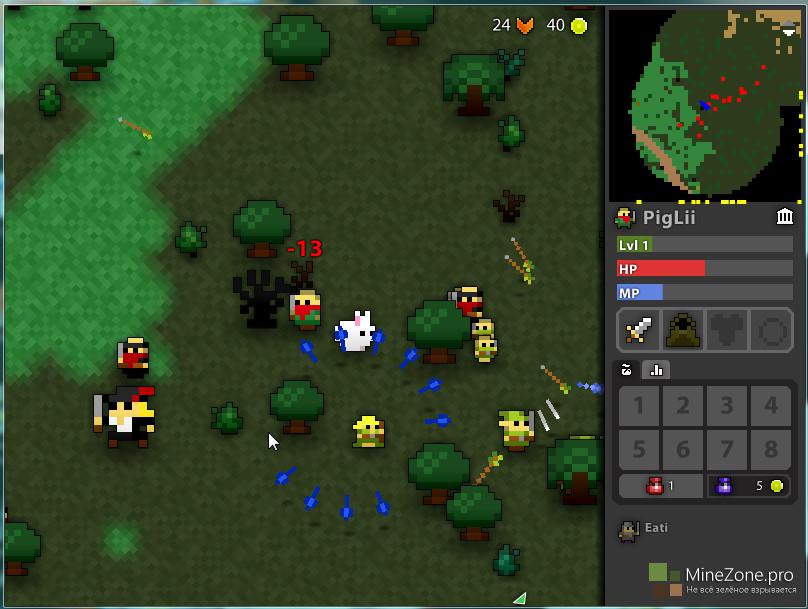
Task: Select the equipped sword weapon slot
Action: [639, 329]
